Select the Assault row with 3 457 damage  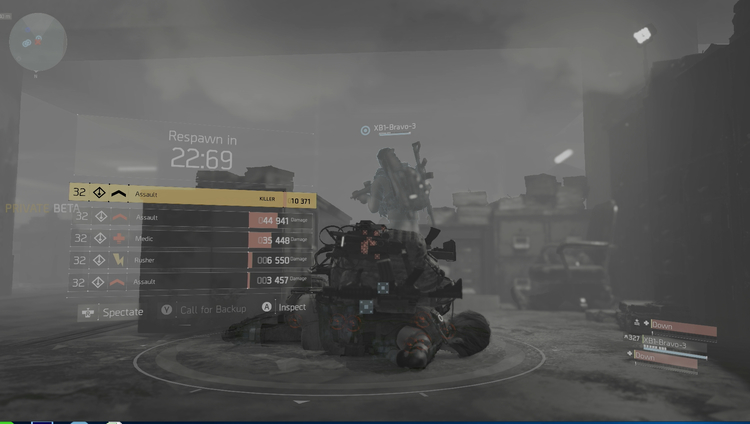click(x=192, y=282)
